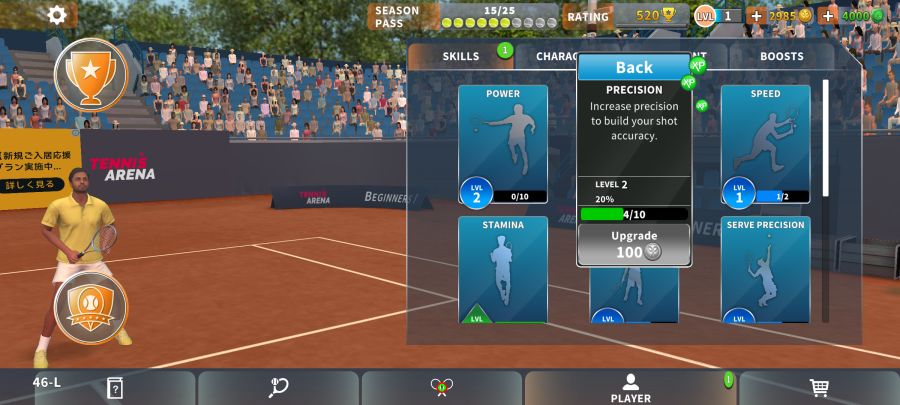Switch to the Boosts tab
The height and width of the screenshot is (405, 900).
click(x=781, y=57)
